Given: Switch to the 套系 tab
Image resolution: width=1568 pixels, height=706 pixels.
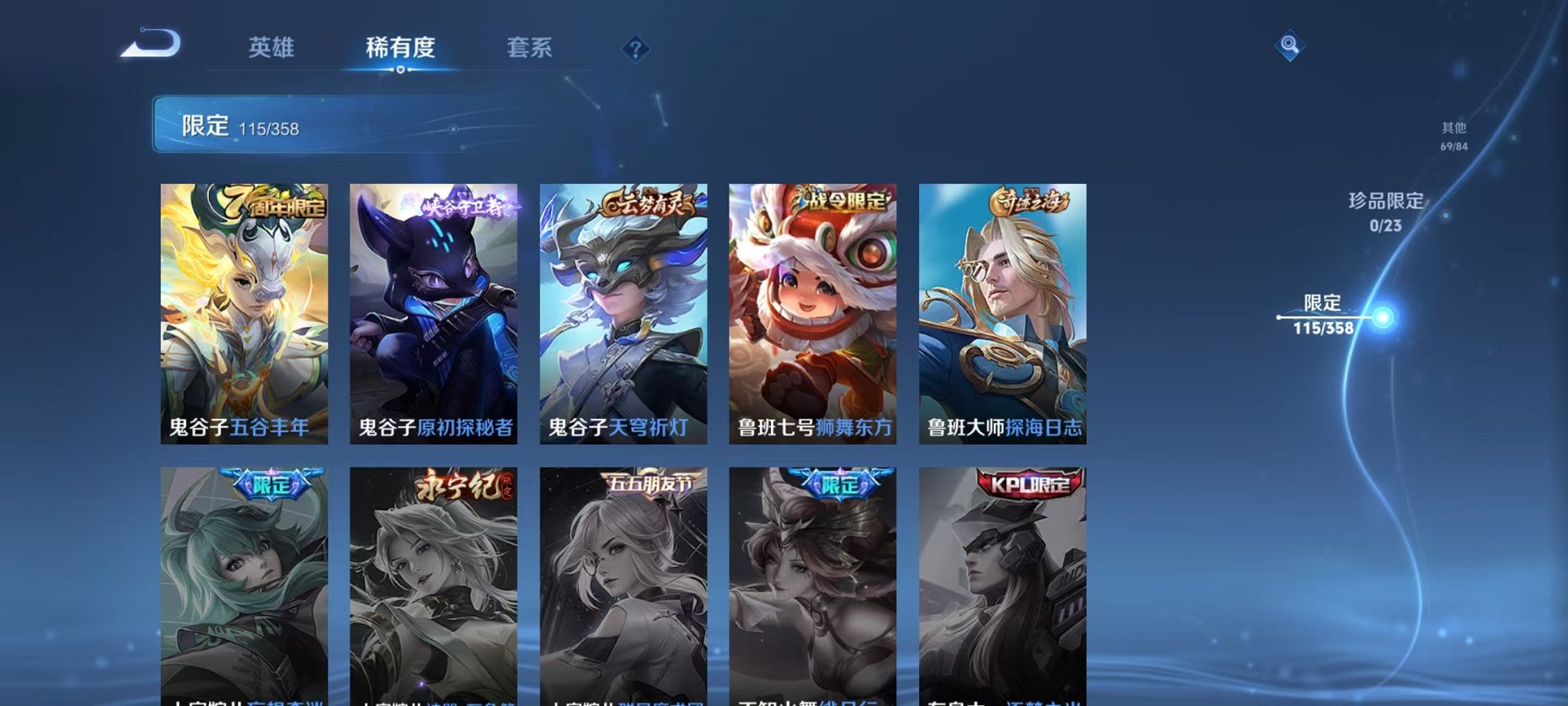Looking at the screenshot, I should pos(538,48).
